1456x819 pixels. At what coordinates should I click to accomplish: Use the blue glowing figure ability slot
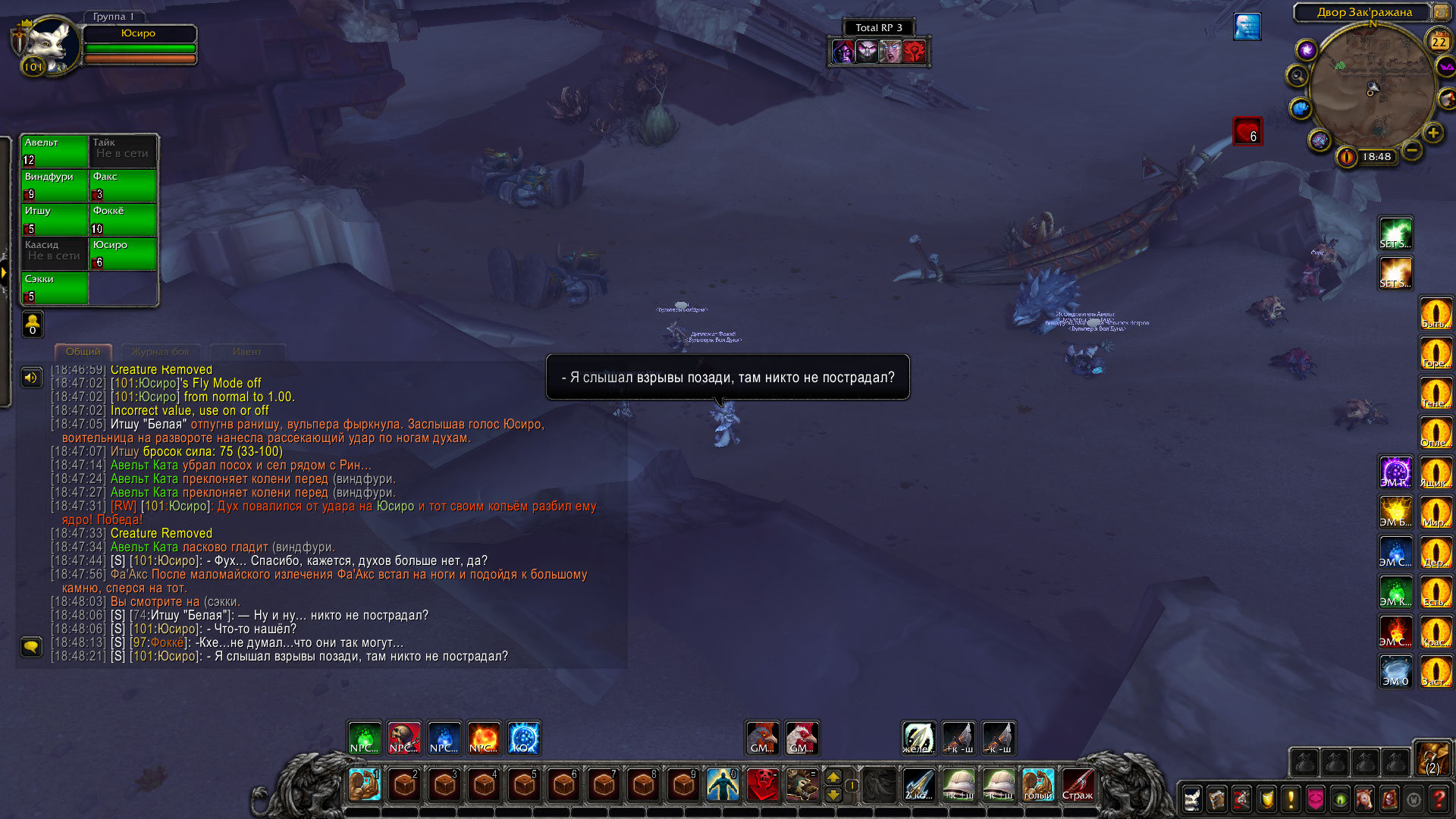coord(723,785)
